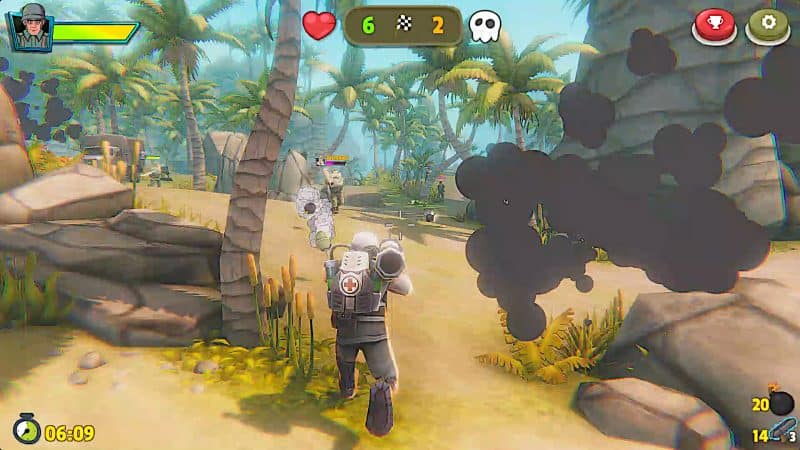
Task: Open the red trophy leaderboard button
Action: point(714,24)
